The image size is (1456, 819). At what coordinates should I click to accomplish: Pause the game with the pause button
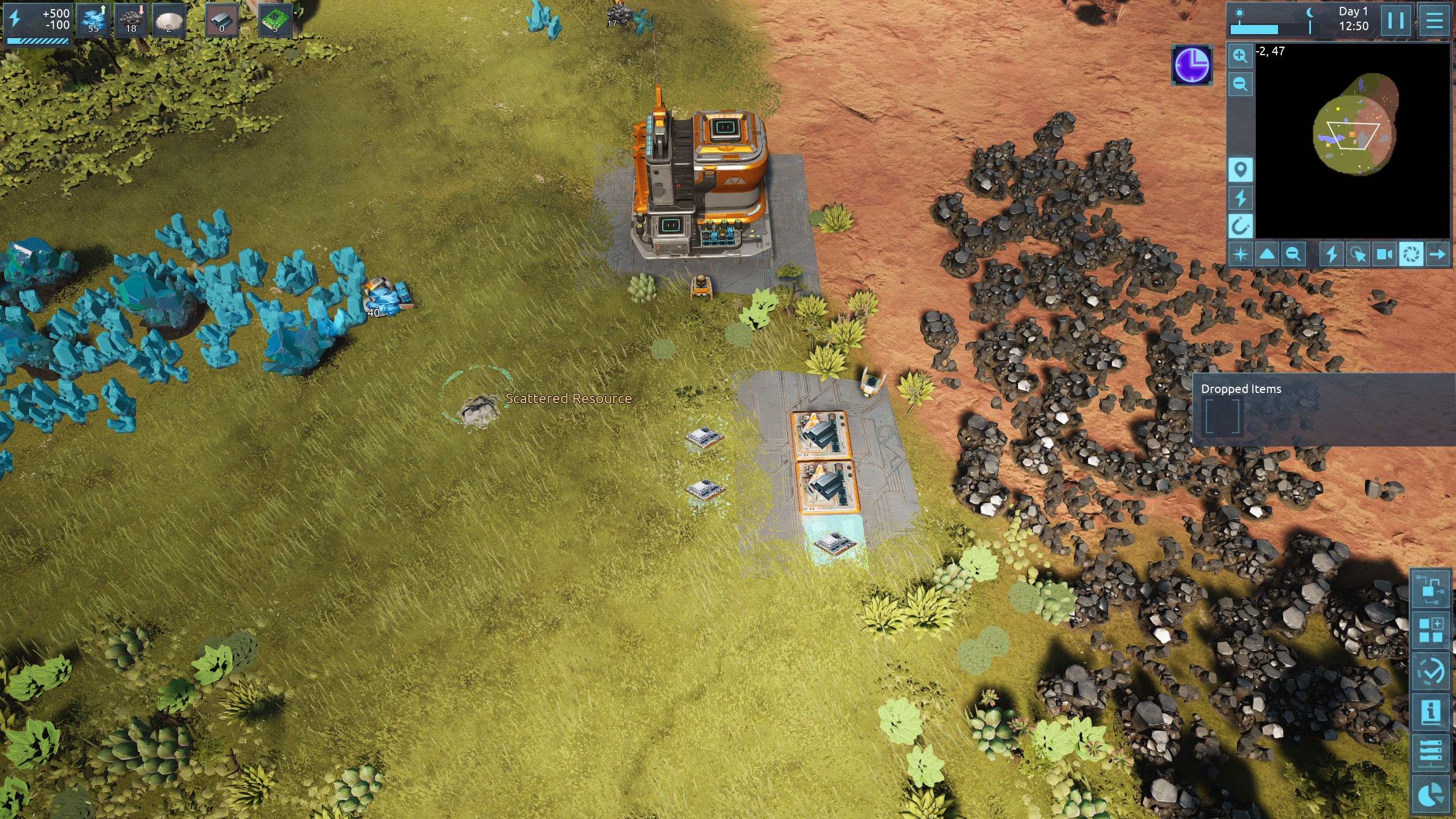click(1395, 20)
